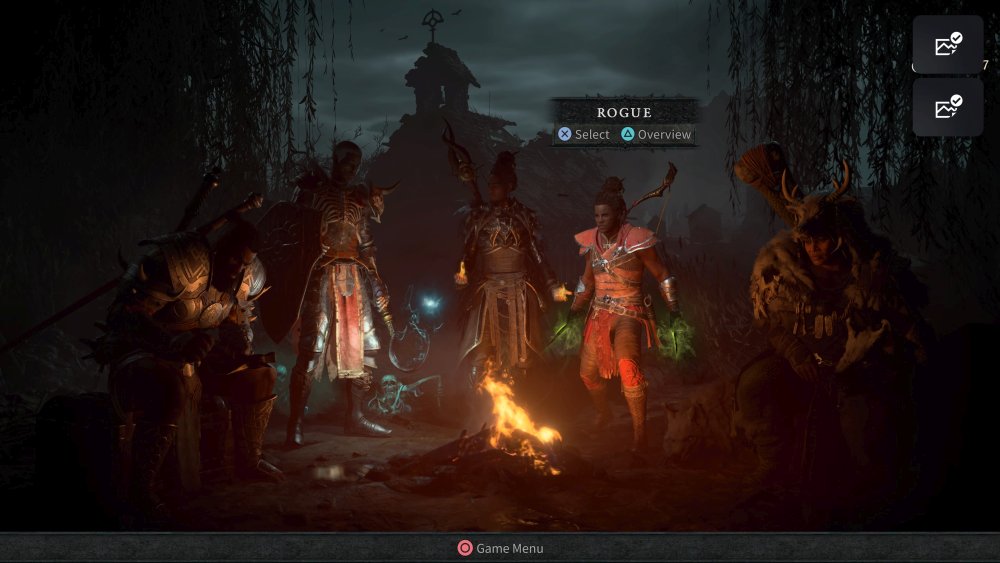Select the Sorcerer holding flames

[503, 270]
